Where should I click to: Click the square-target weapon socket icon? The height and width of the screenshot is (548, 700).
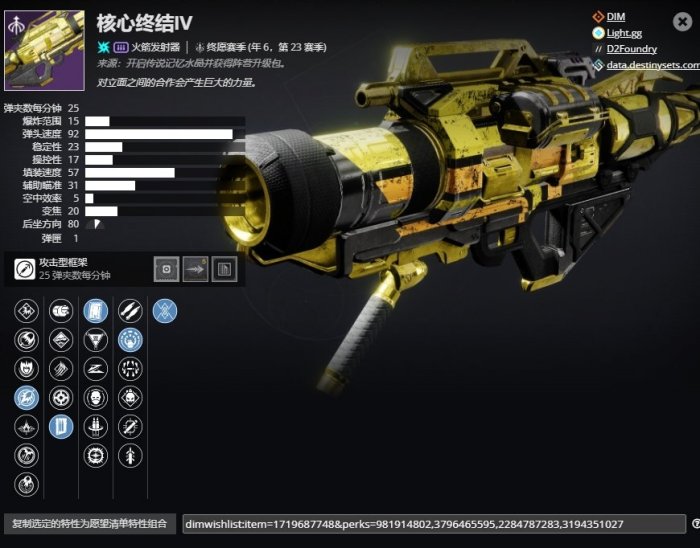click(167, 269)
